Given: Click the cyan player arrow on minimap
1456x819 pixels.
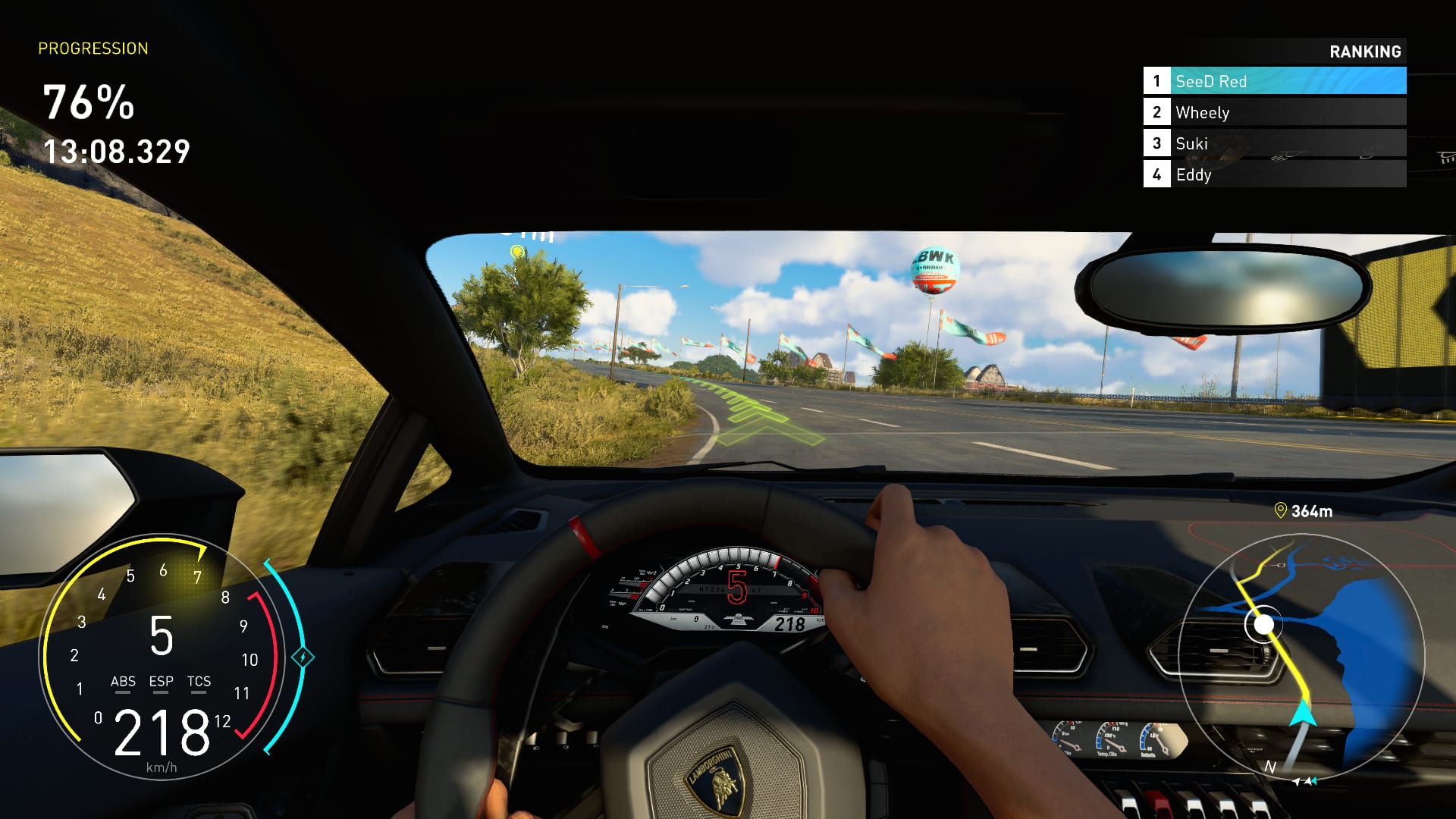Looking at the screenshot, I should [x=1303, y=714].
